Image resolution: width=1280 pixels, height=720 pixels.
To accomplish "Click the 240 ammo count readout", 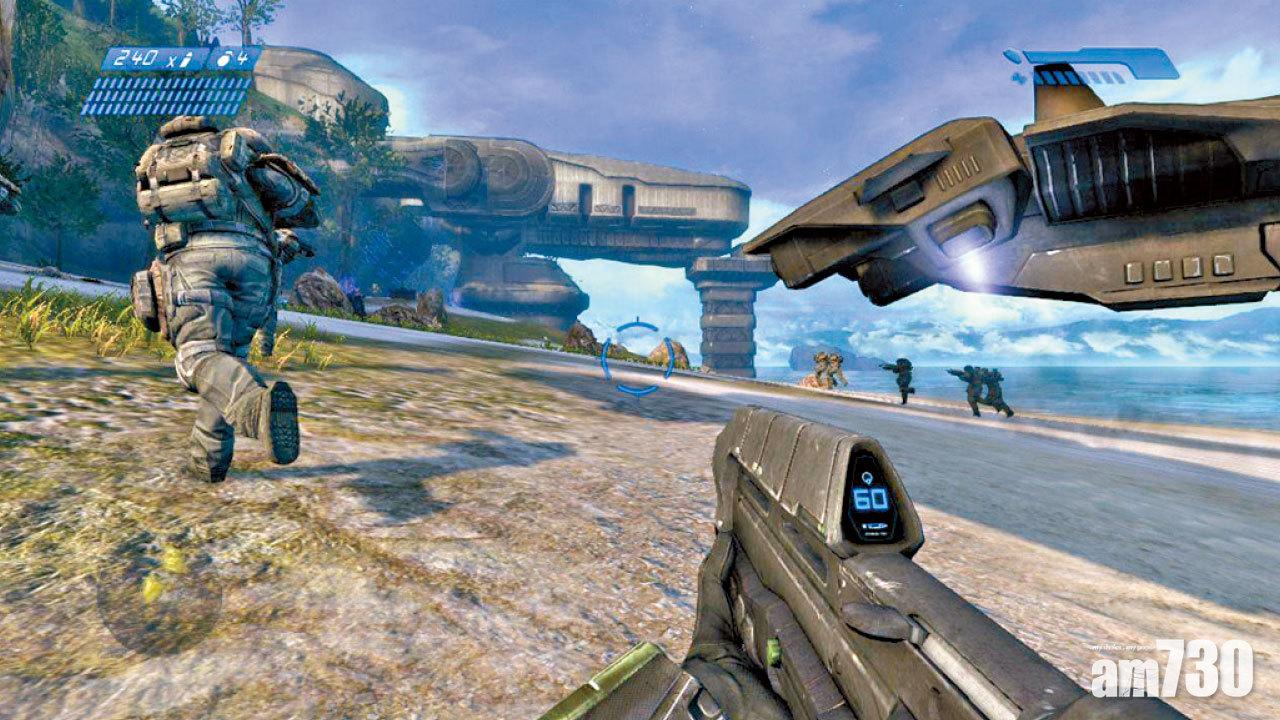I will [136, 59].
